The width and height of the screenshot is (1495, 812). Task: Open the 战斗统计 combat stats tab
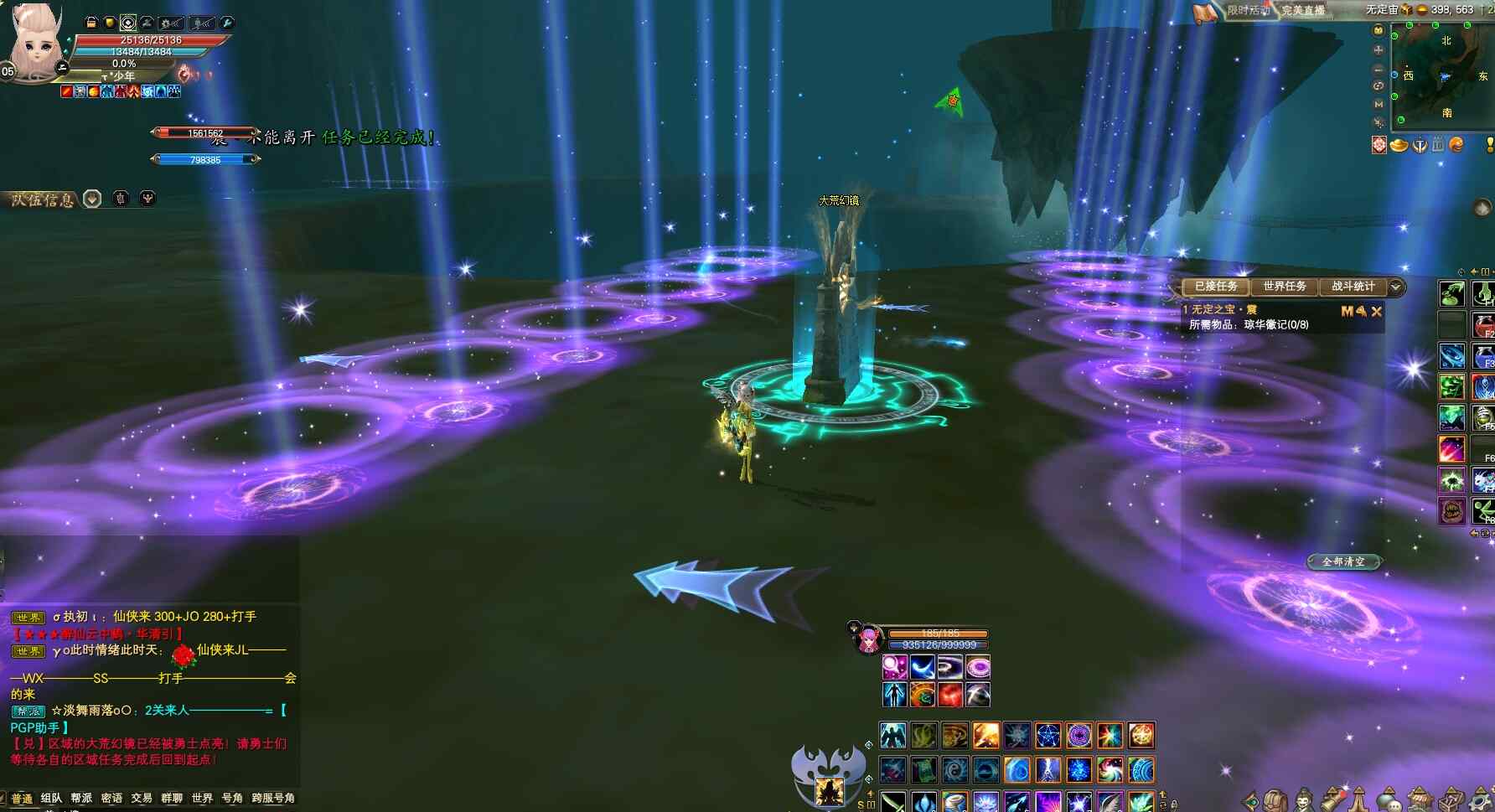[x=1353, y=287]
